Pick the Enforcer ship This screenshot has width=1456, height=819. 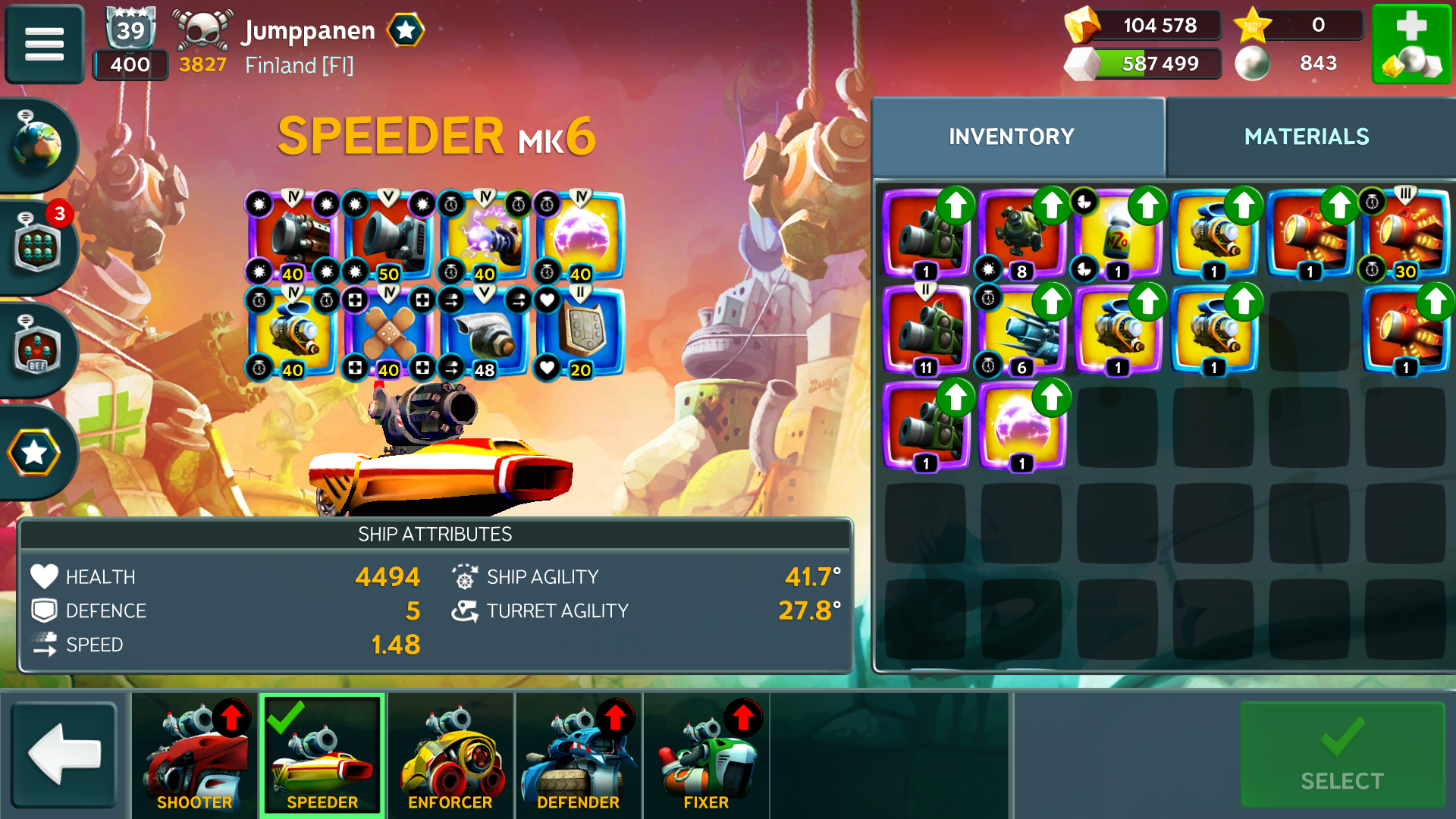tap(450, 755)
